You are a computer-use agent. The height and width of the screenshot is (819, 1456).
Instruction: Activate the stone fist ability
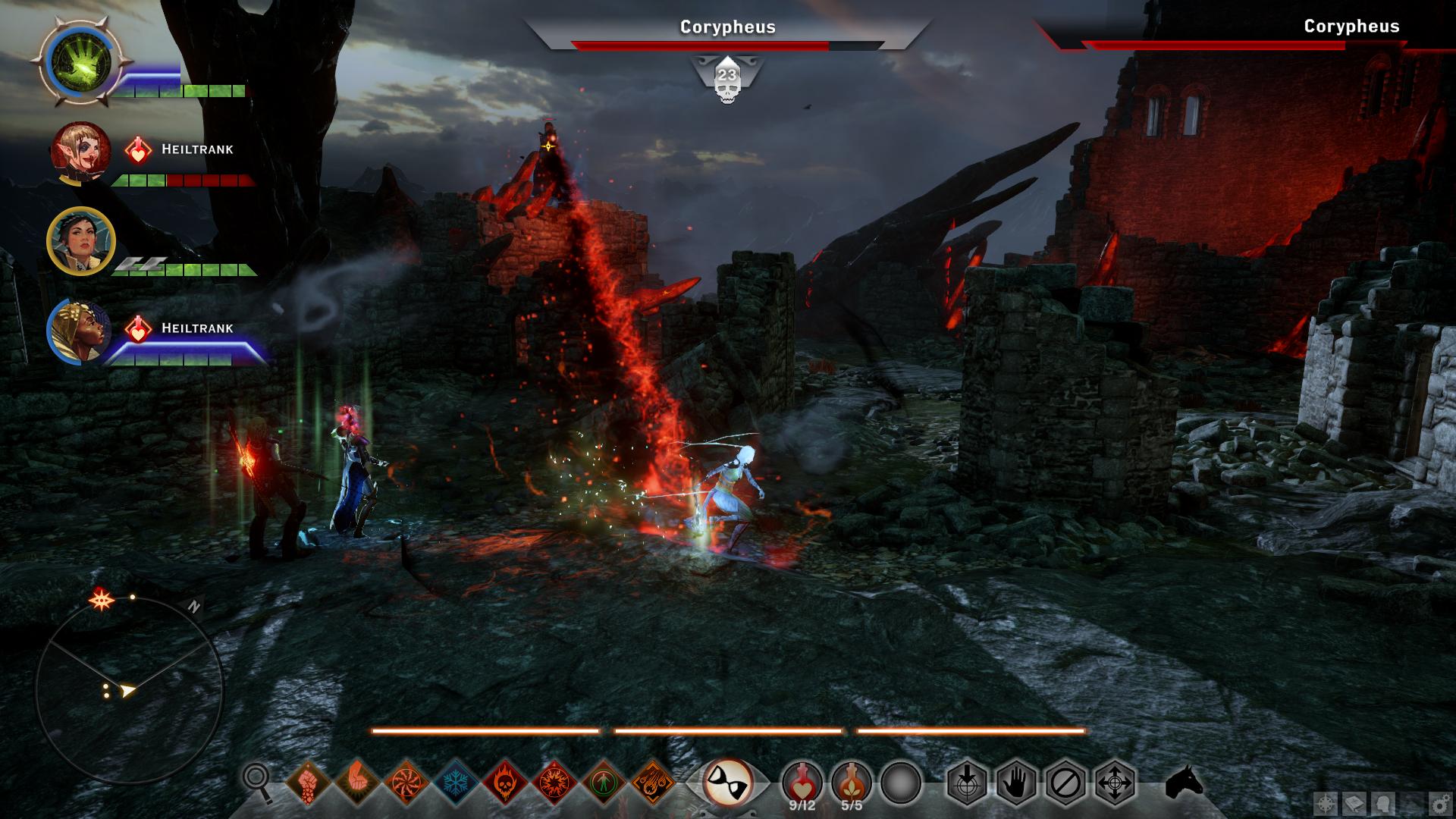click(307, 781)
